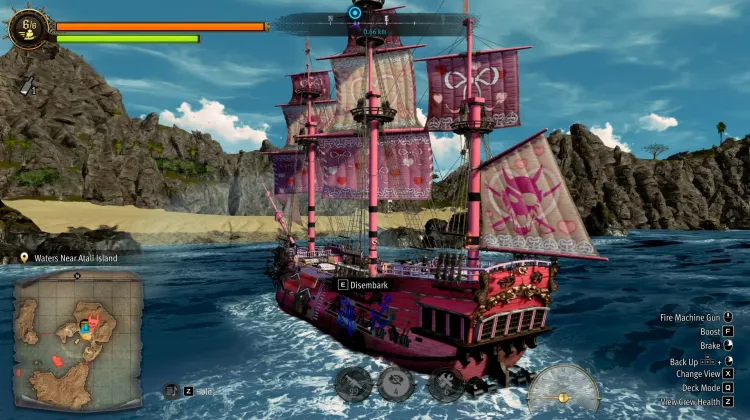Select the middle round ship ability icon
The image size is (750, 420).
(397, 383)
